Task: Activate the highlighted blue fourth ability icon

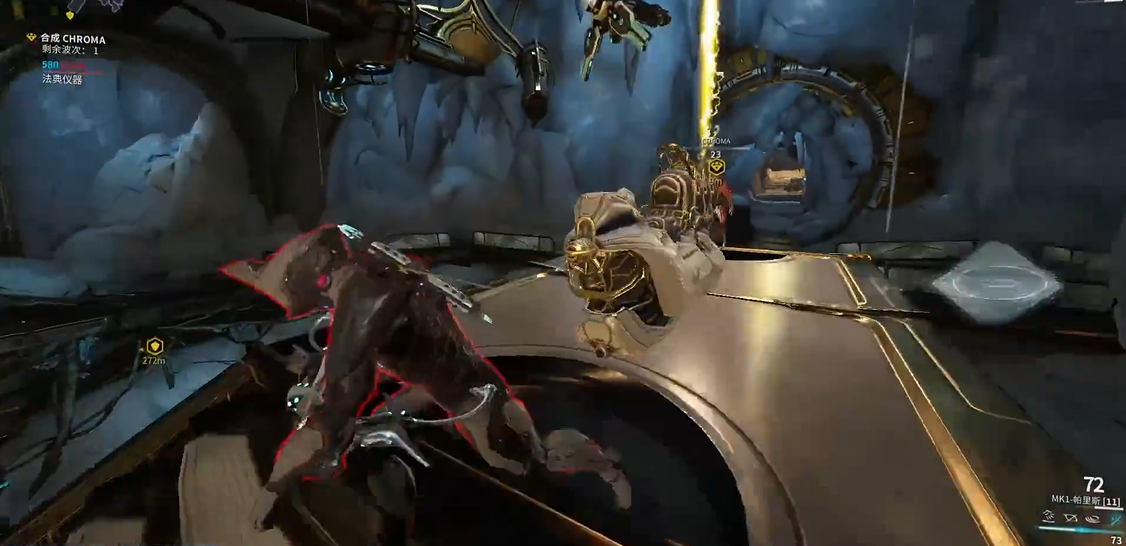Action: click(1115, 518)
